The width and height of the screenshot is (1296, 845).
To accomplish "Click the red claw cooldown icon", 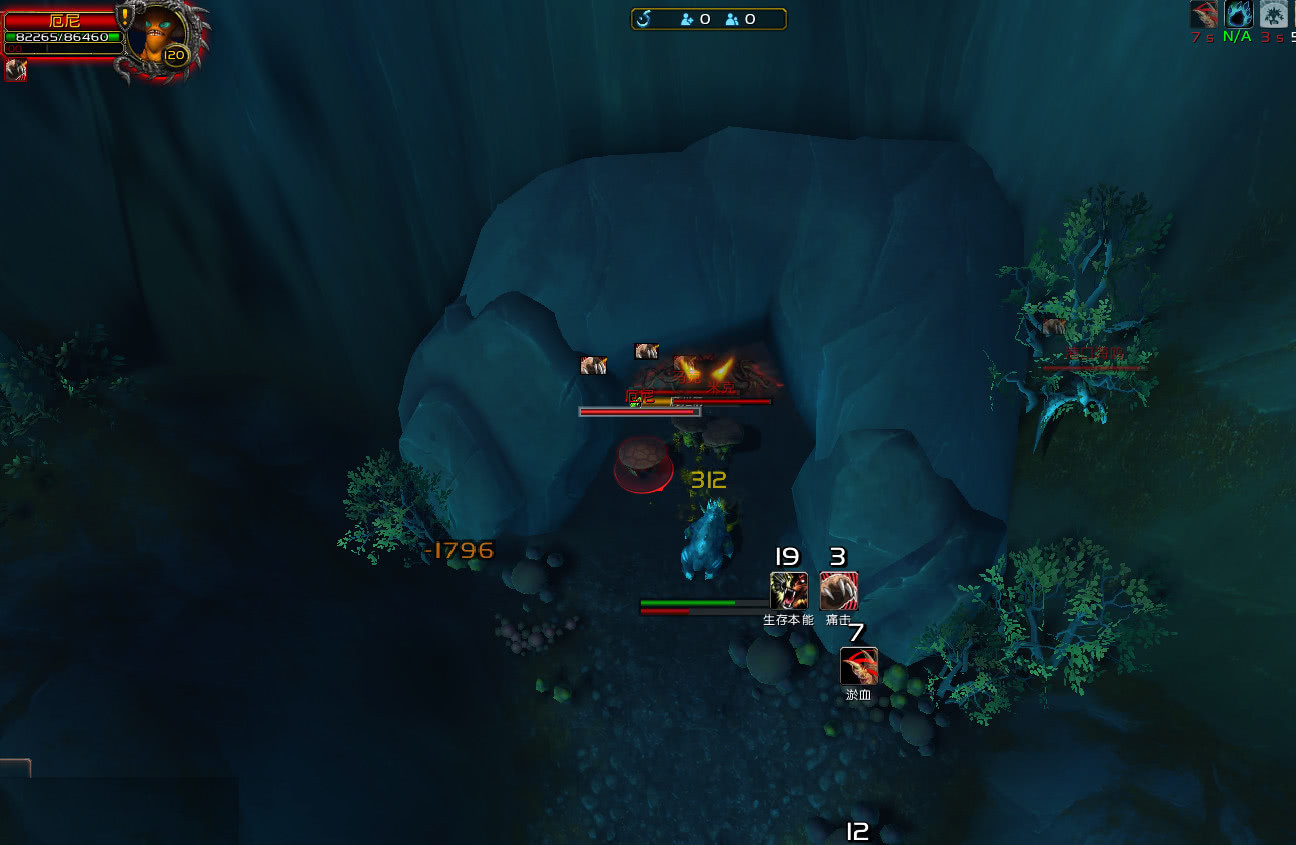I will pos(1203,14).
